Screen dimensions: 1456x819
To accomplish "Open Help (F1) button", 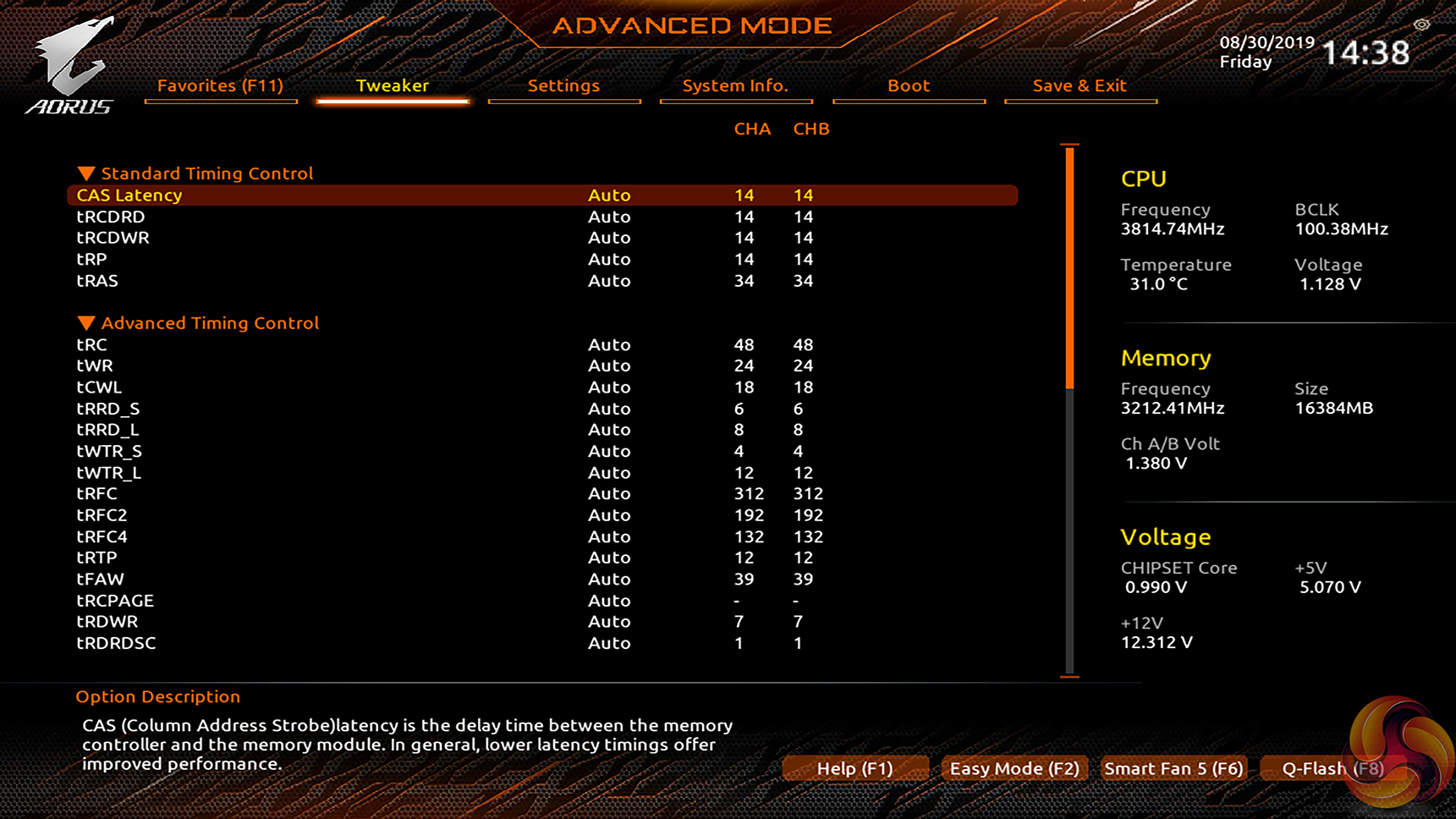I will 854,768.
